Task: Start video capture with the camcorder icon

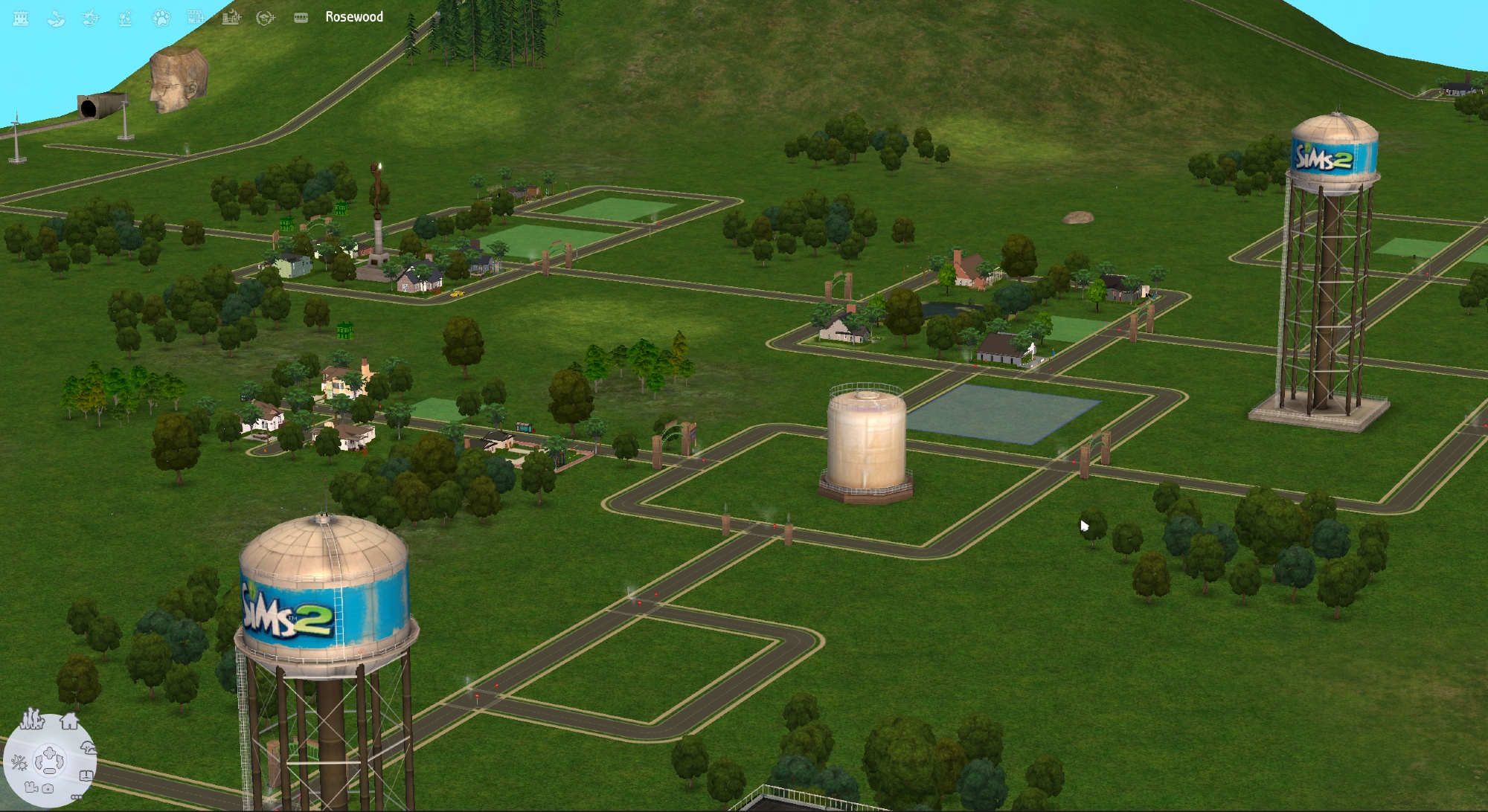Action: (31, 787)
